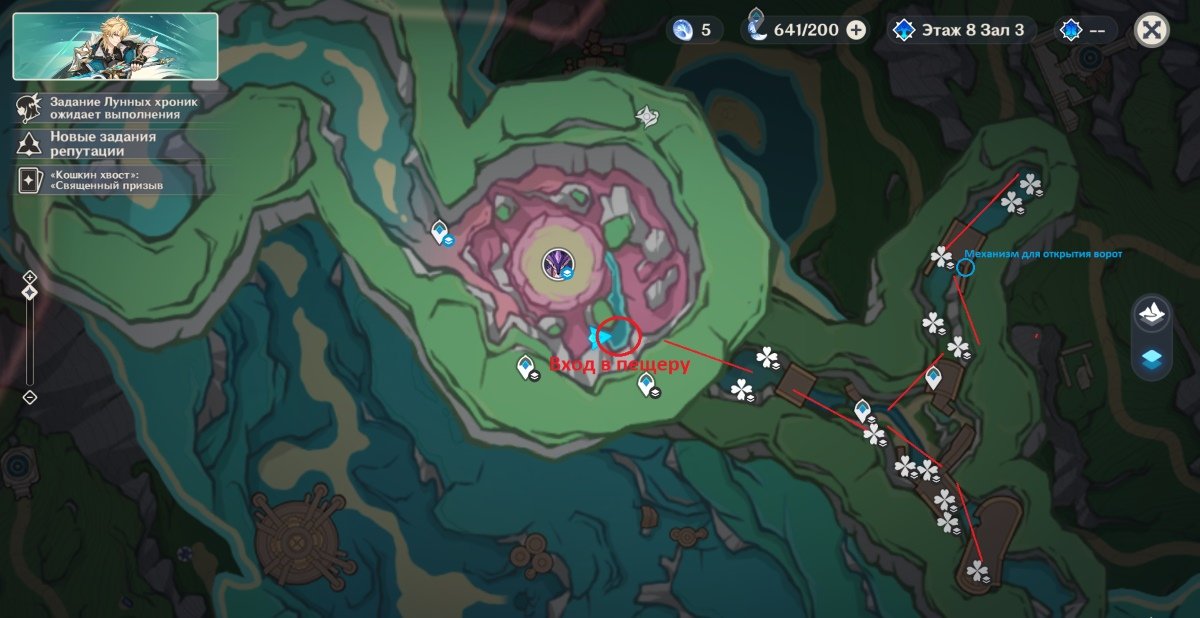Viewport: 1200px width, 618px height.
Task: Click the map zoom slider handle
Action: pyautogui.click(x=30, y=292)
